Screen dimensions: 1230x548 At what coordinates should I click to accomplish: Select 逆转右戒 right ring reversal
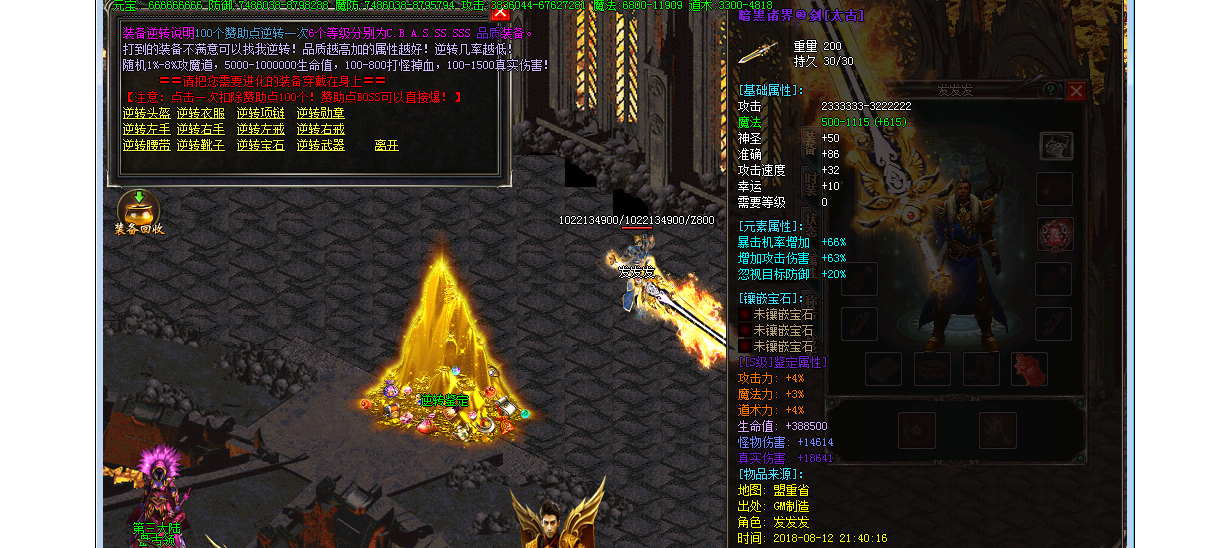click(320, 129)
